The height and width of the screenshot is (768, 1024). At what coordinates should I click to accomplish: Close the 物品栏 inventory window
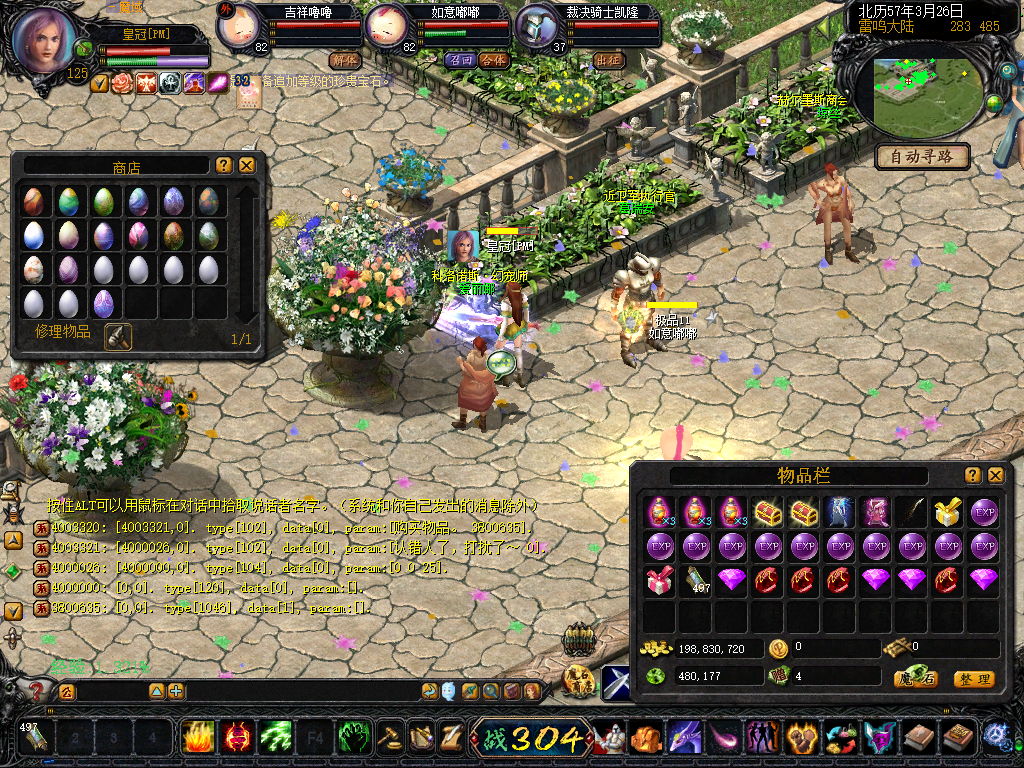(995, 475)
